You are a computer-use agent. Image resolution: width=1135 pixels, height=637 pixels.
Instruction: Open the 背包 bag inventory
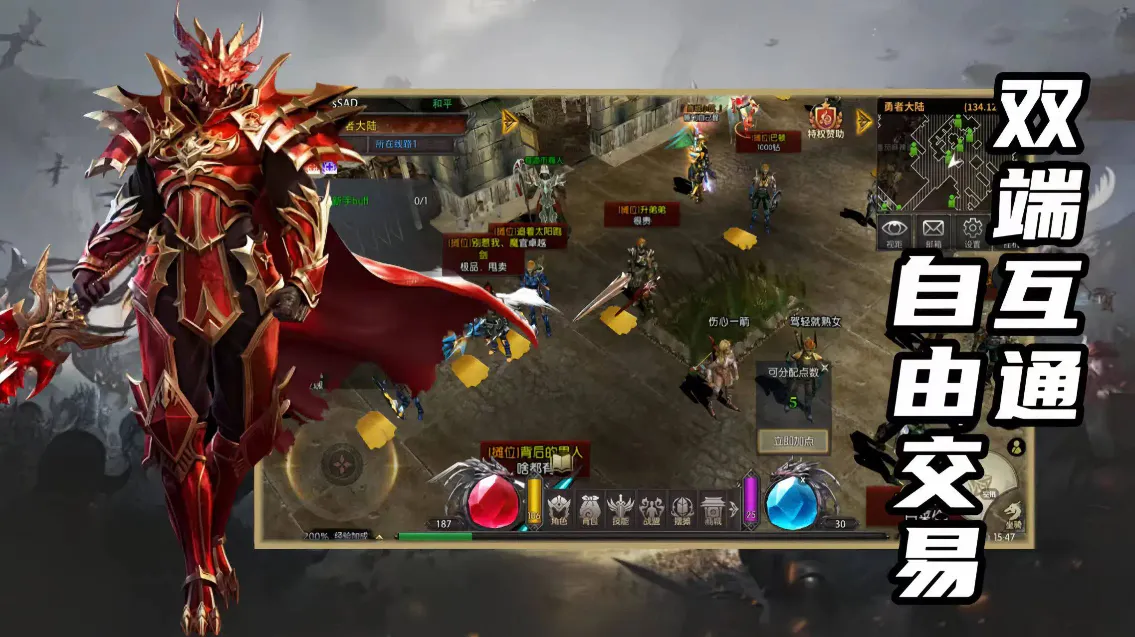coord(590,507)
